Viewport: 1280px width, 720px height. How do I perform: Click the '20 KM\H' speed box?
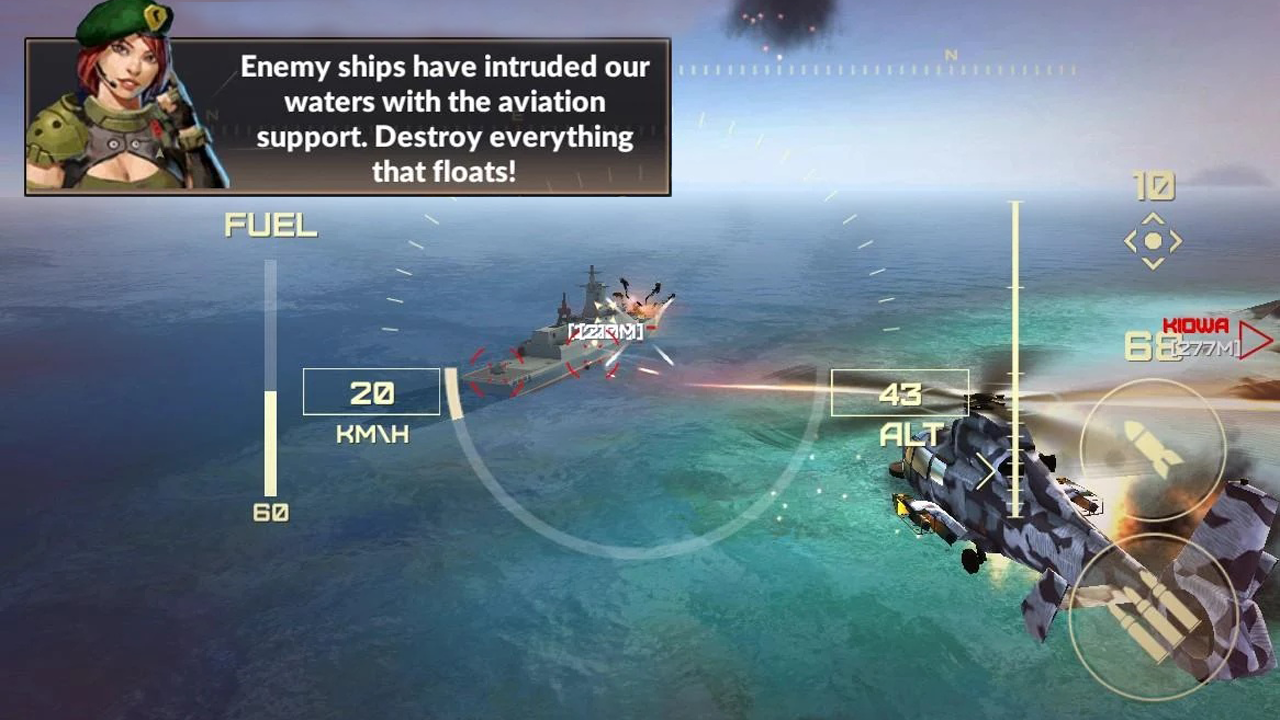(372, 392)
